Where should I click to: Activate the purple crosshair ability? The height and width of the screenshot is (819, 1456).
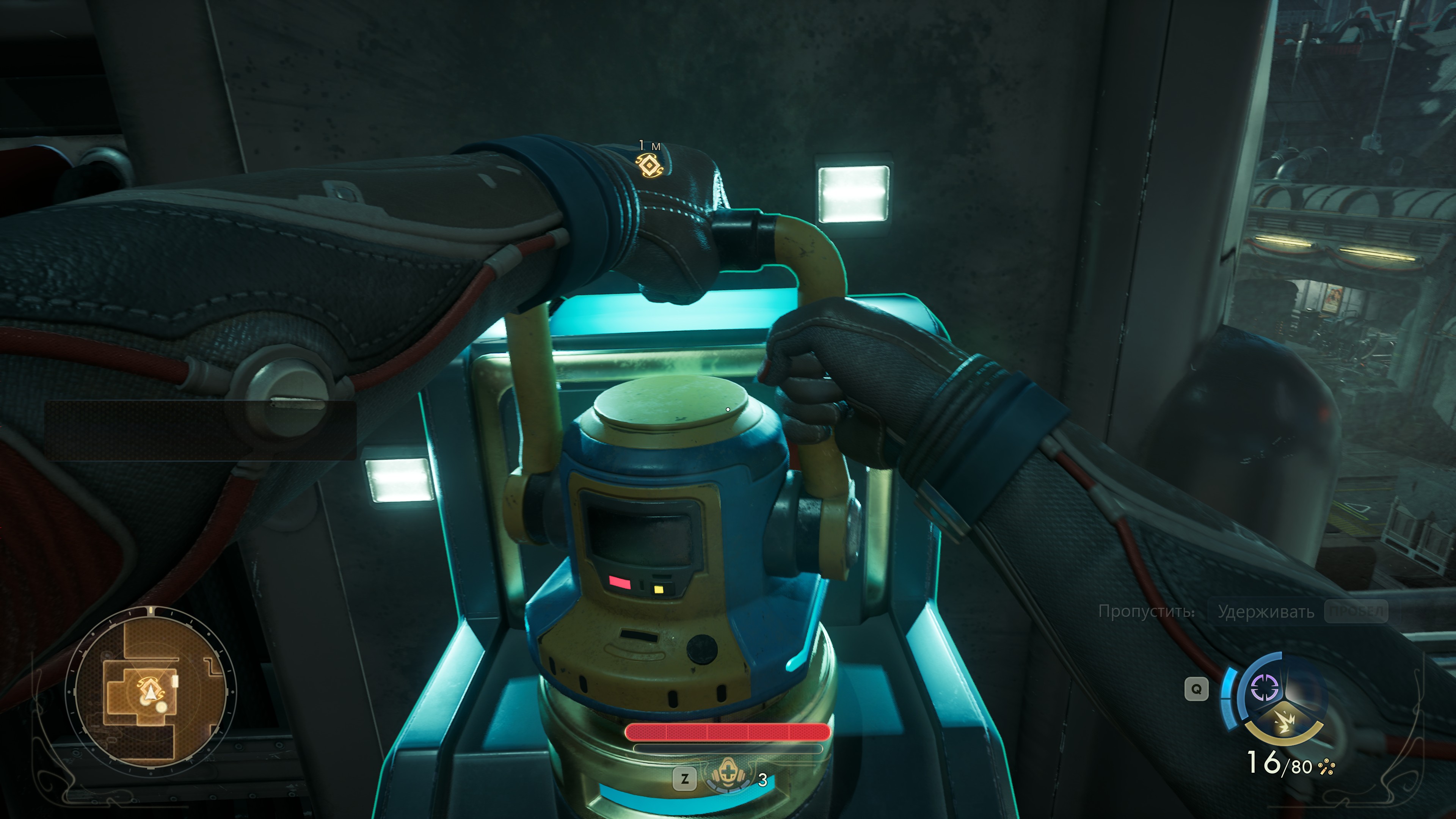1264,687
